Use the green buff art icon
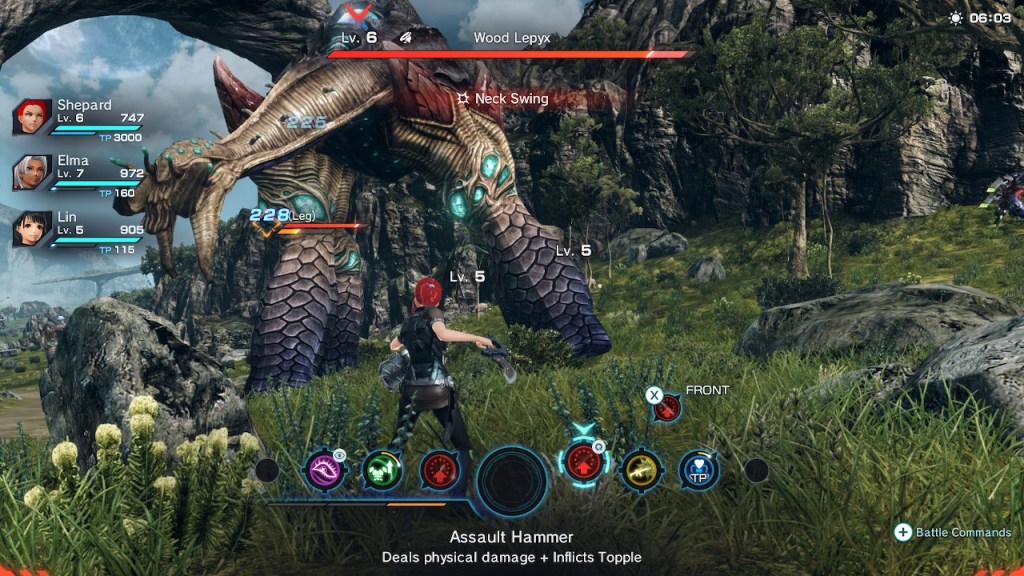Image resolution: width=1024 pixels, height=576 pixels. [x=382, y=469]
